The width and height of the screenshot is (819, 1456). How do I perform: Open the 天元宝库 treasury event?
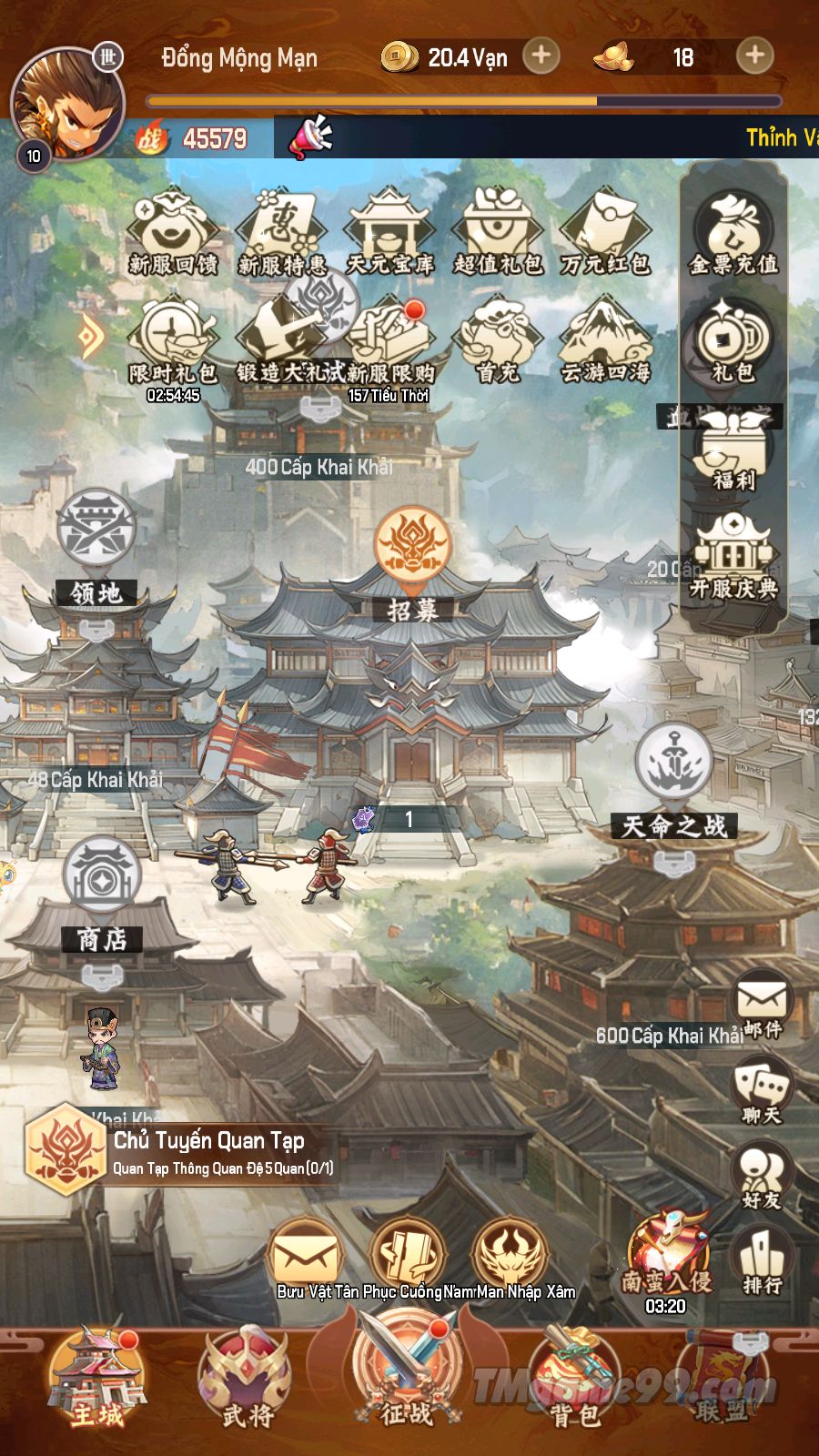[x=389, y=233]
